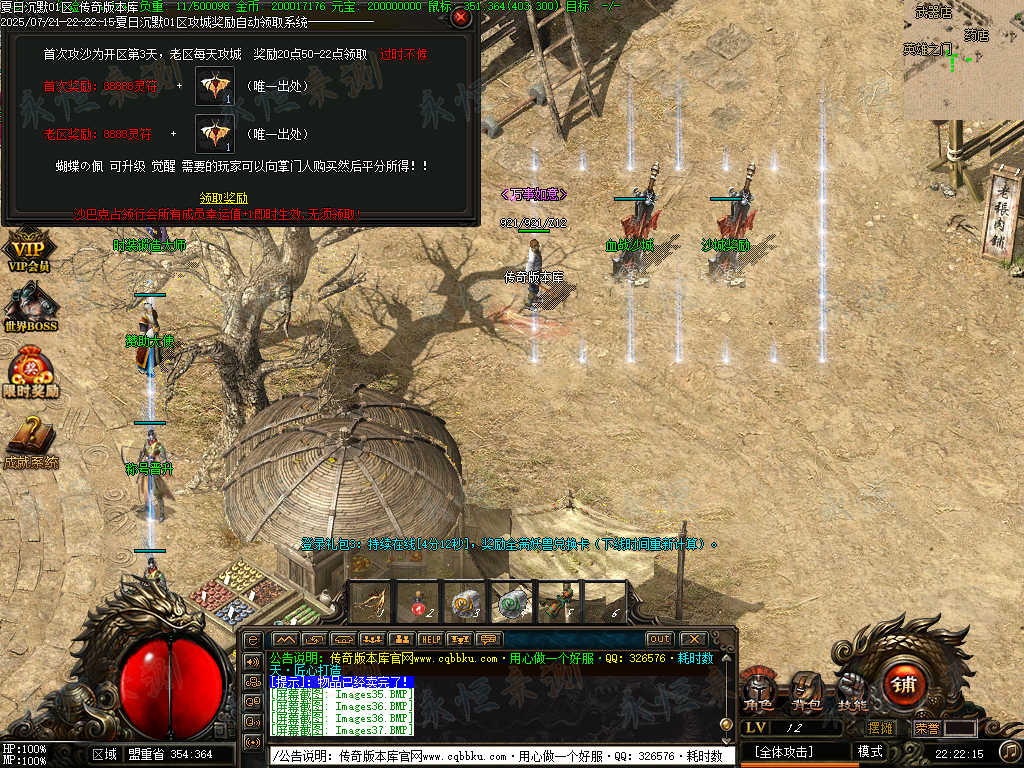Close the siege reward panel
Screen dimensions: 1024x768
460,17
